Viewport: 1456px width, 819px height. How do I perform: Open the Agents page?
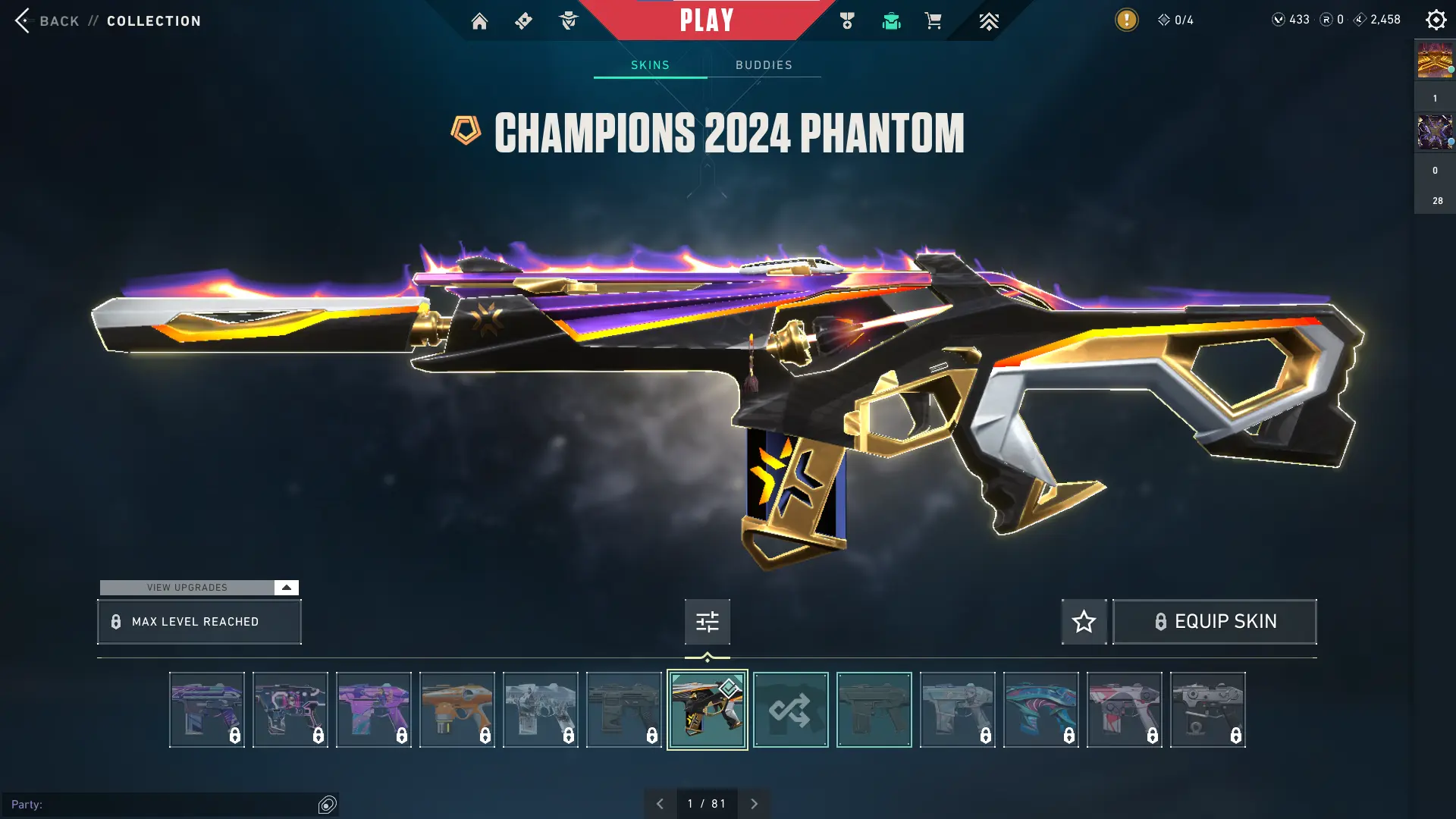tap(569, 21)
